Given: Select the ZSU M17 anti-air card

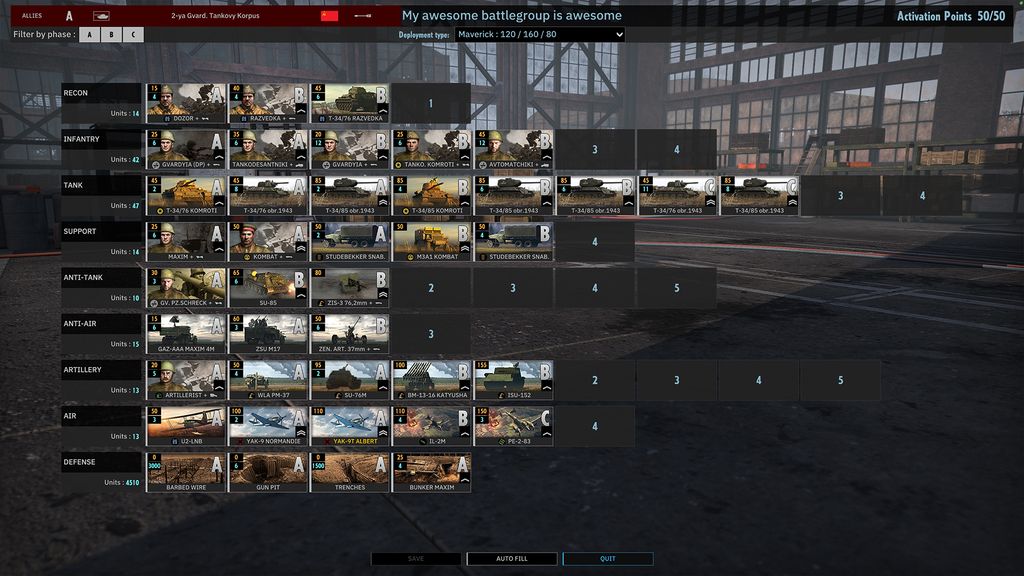Looking at the screenshot, I should (x=268, y=334).
